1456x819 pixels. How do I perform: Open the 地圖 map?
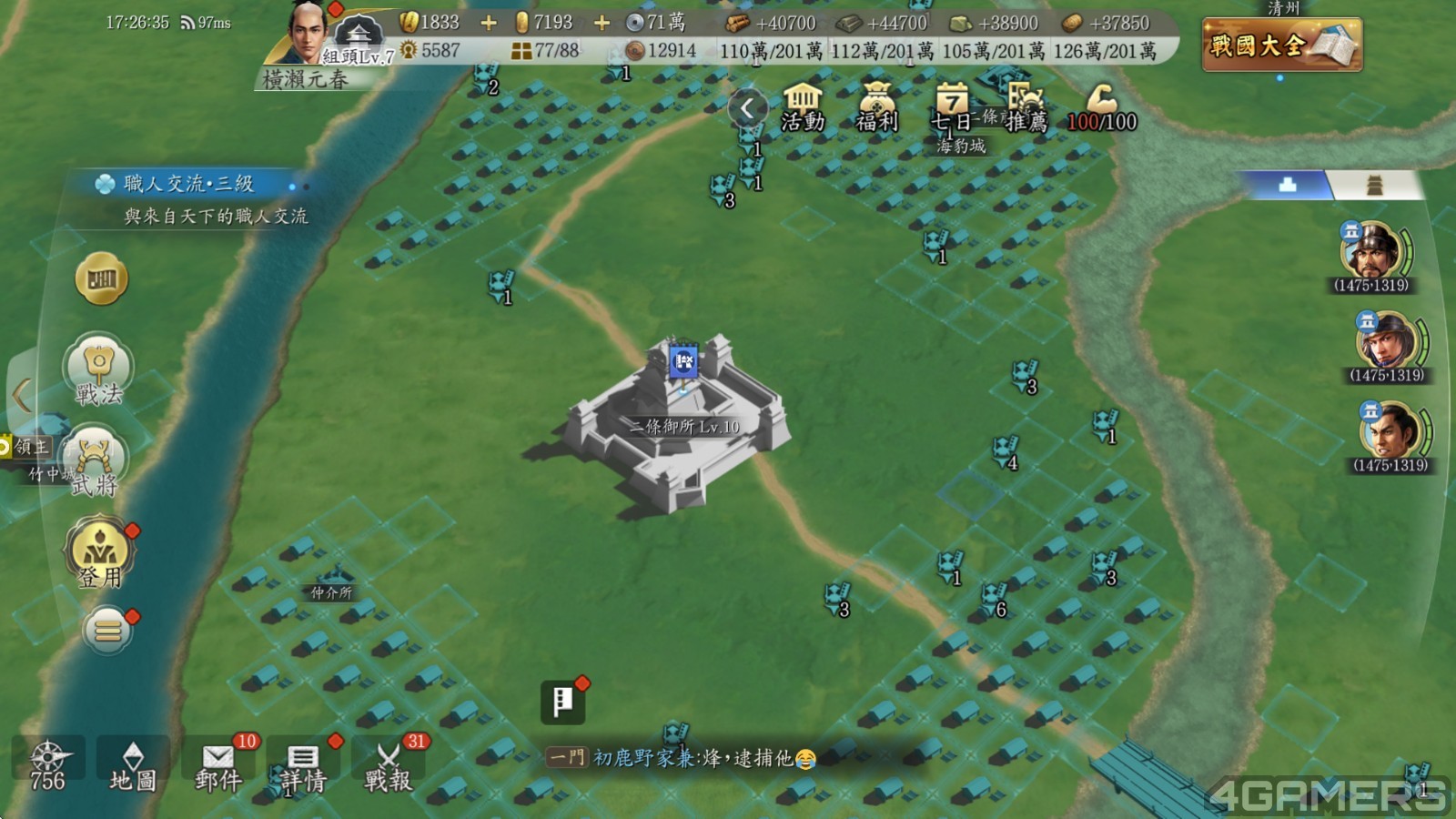133,766
